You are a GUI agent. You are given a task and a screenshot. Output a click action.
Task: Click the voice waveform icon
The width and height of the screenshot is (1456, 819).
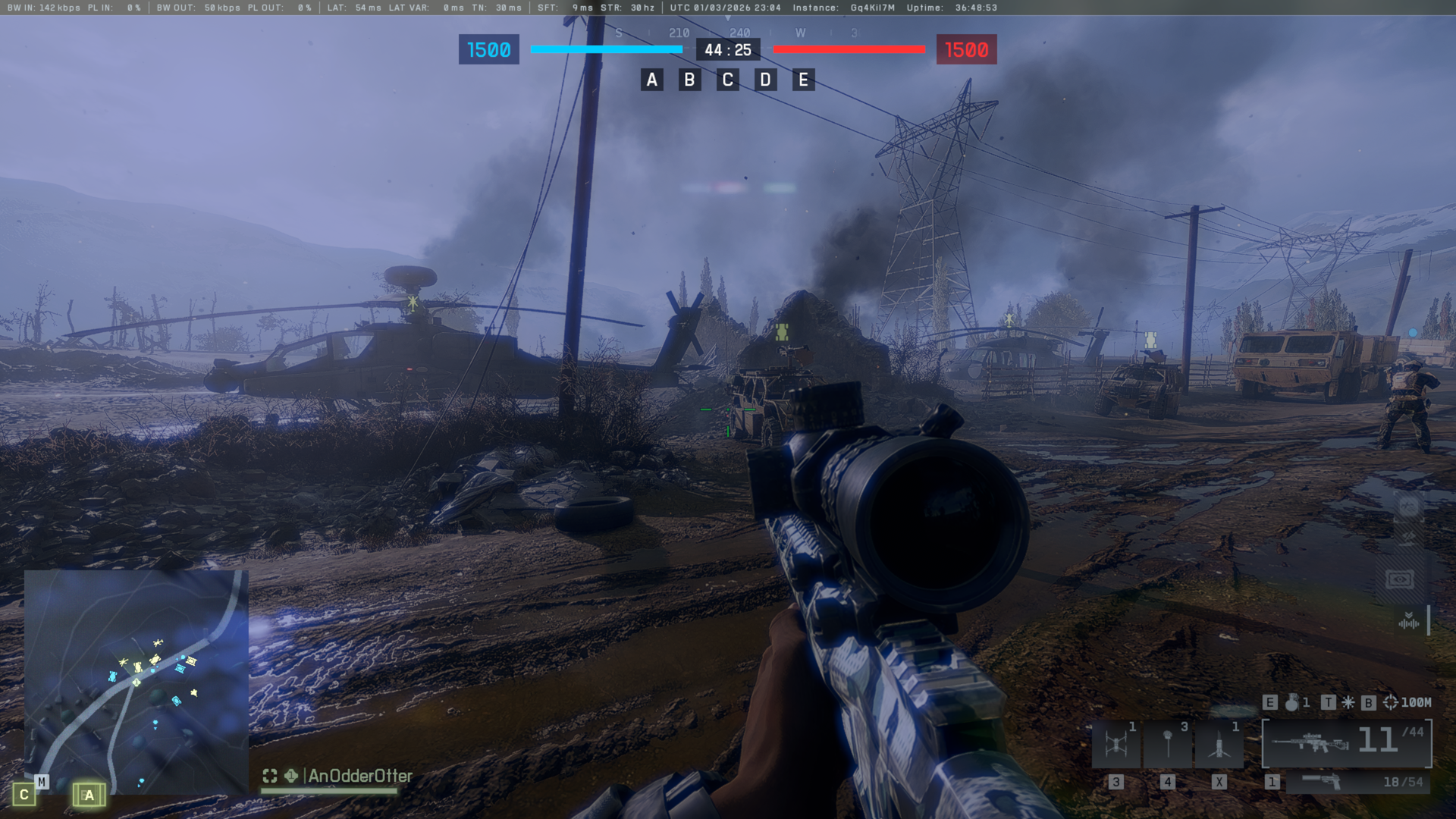[1408, 622]
